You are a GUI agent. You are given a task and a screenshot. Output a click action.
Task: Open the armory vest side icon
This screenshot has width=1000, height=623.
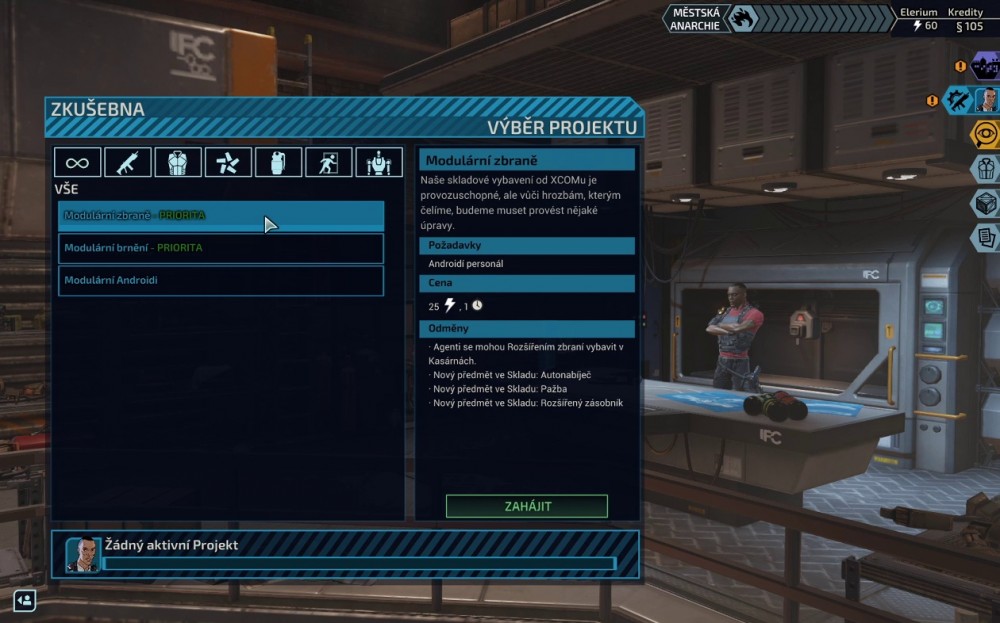pos(986,168)
